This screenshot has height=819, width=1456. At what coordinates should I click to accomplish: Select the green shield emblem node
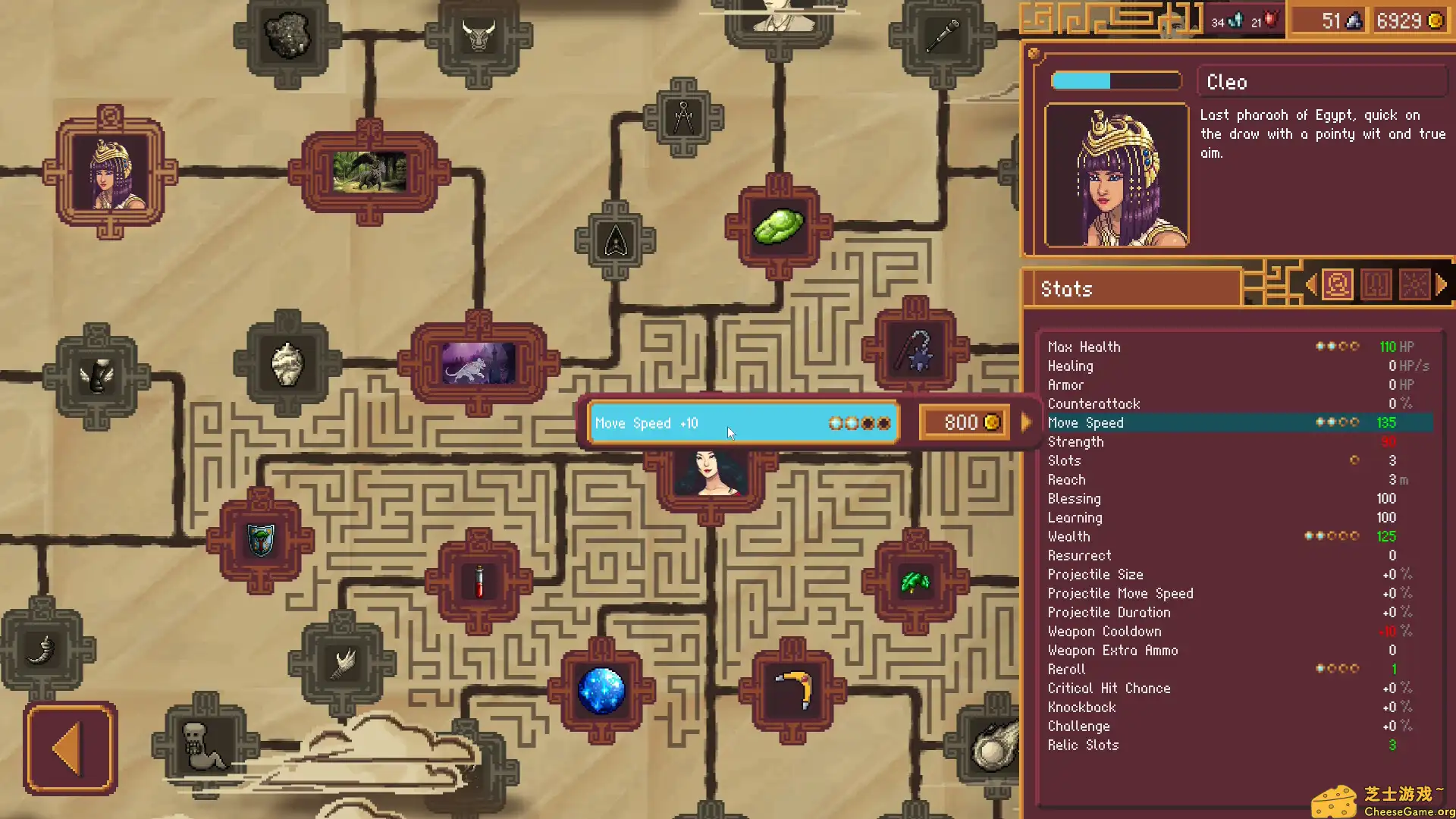[x=260, y=540]
